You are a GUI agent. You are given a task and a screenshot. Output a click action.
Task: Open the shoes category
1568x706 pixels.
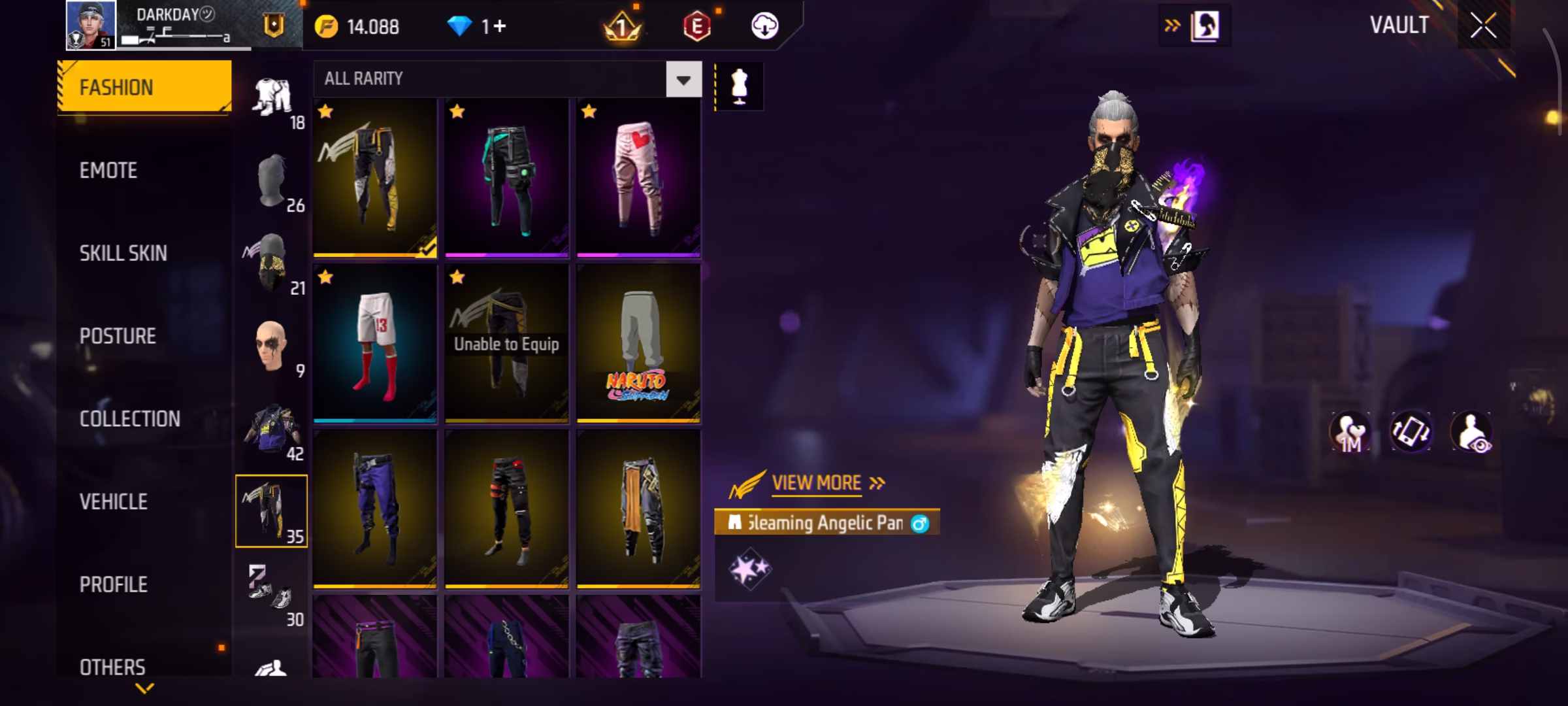[x=271, y=594]
